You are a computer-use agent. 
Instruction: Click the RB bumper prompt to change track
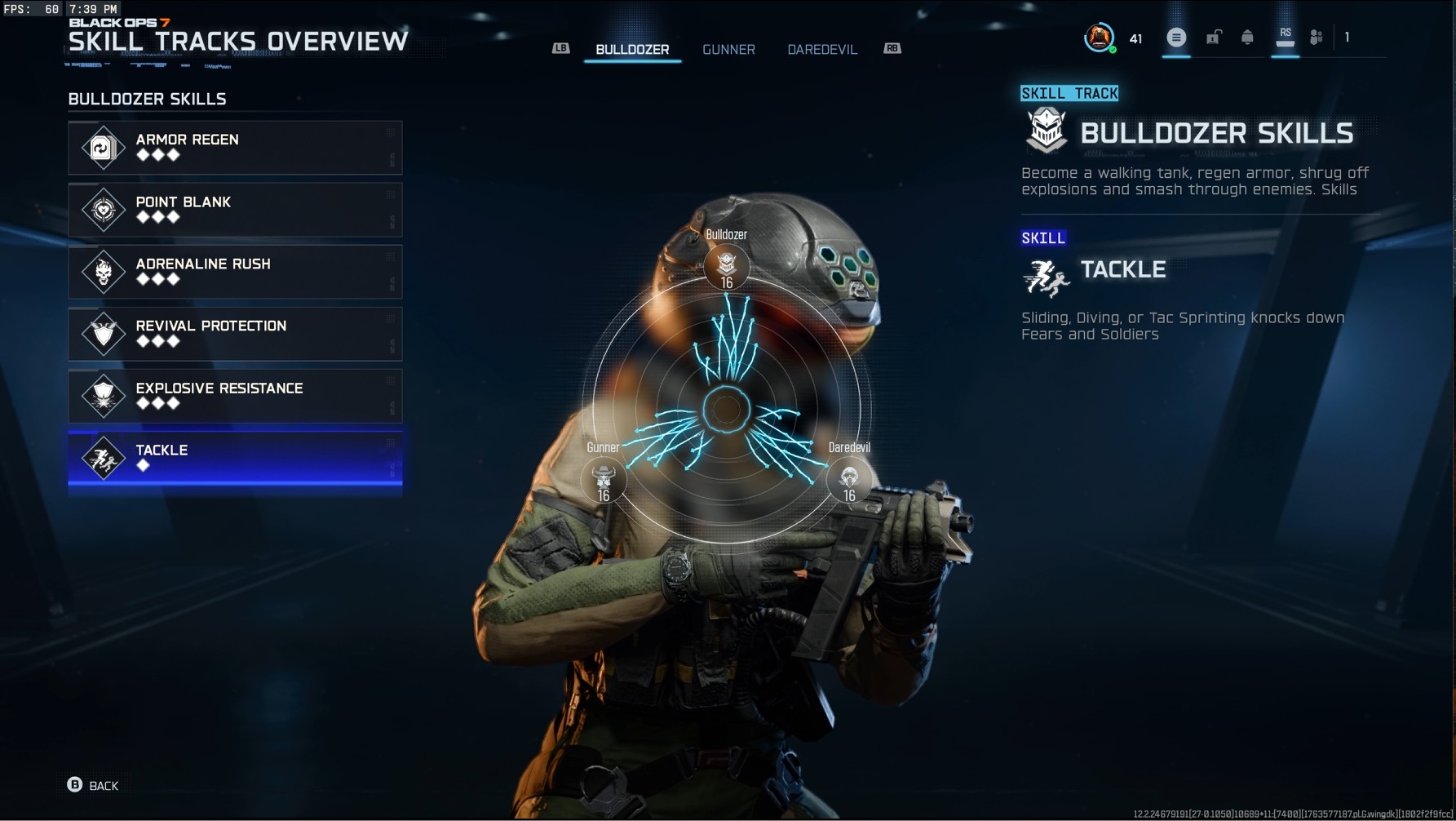point(892,49)
